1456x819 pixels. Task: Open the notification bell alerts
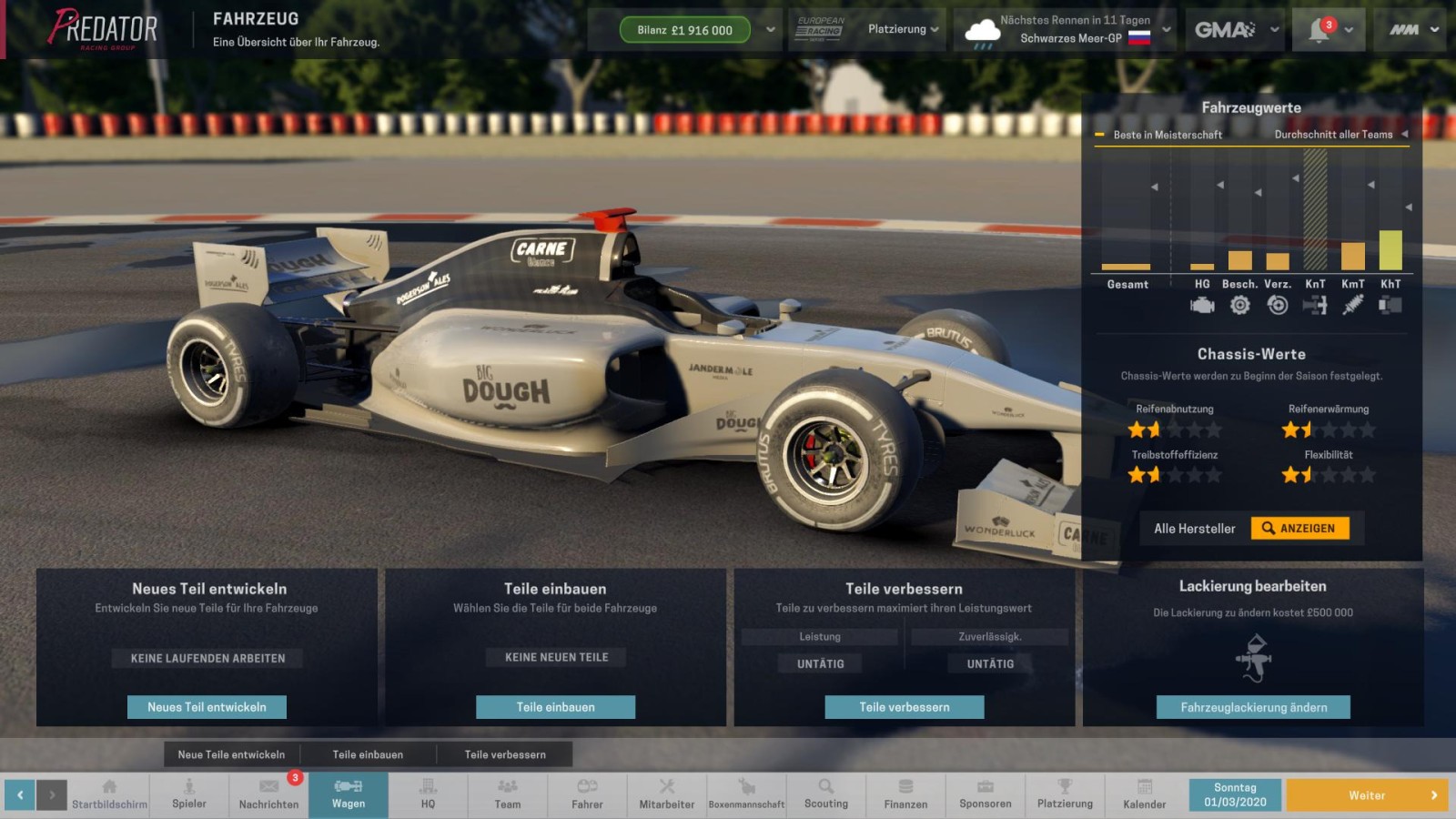1327,30
